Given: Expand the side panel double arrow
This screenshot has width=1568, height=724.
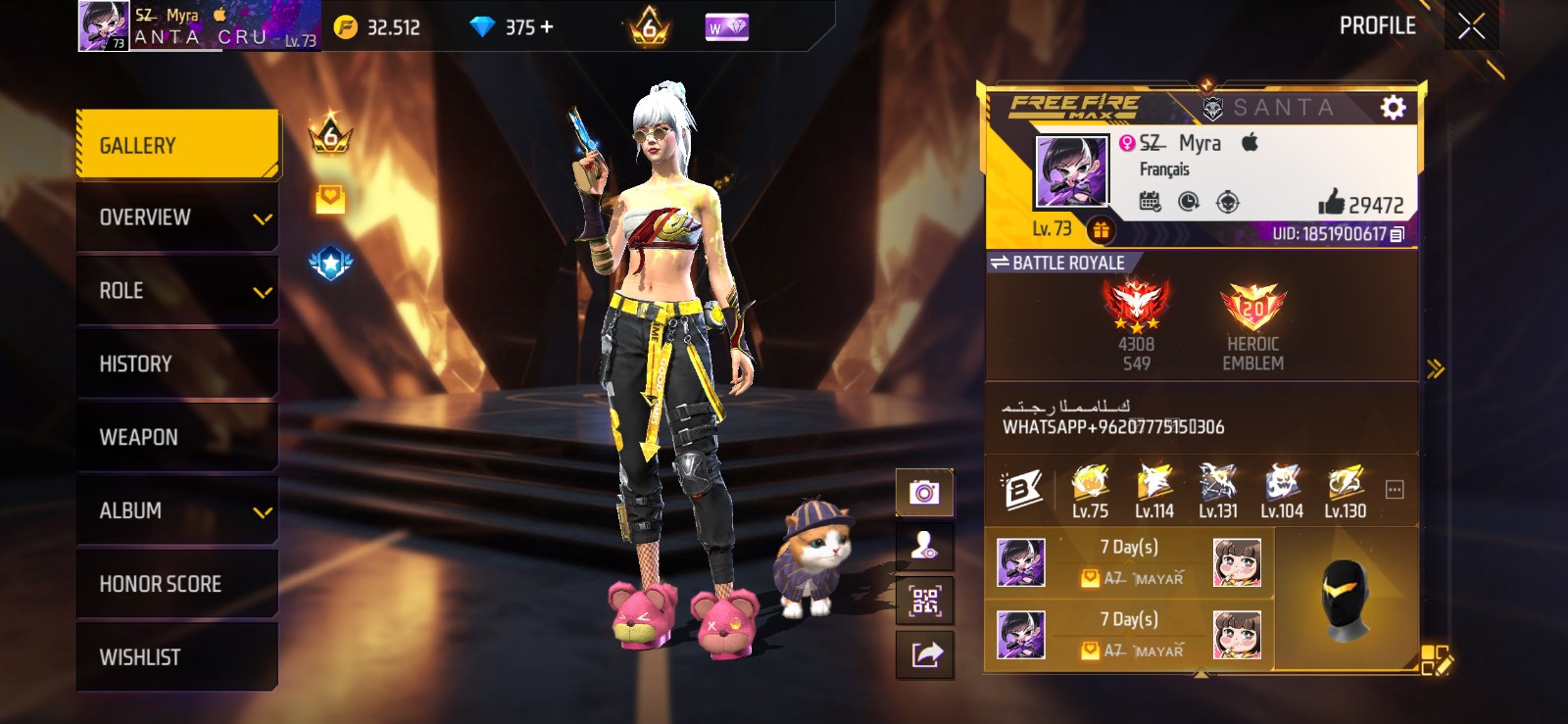Looking at the screenshot, I should (x=1436, y=369).
